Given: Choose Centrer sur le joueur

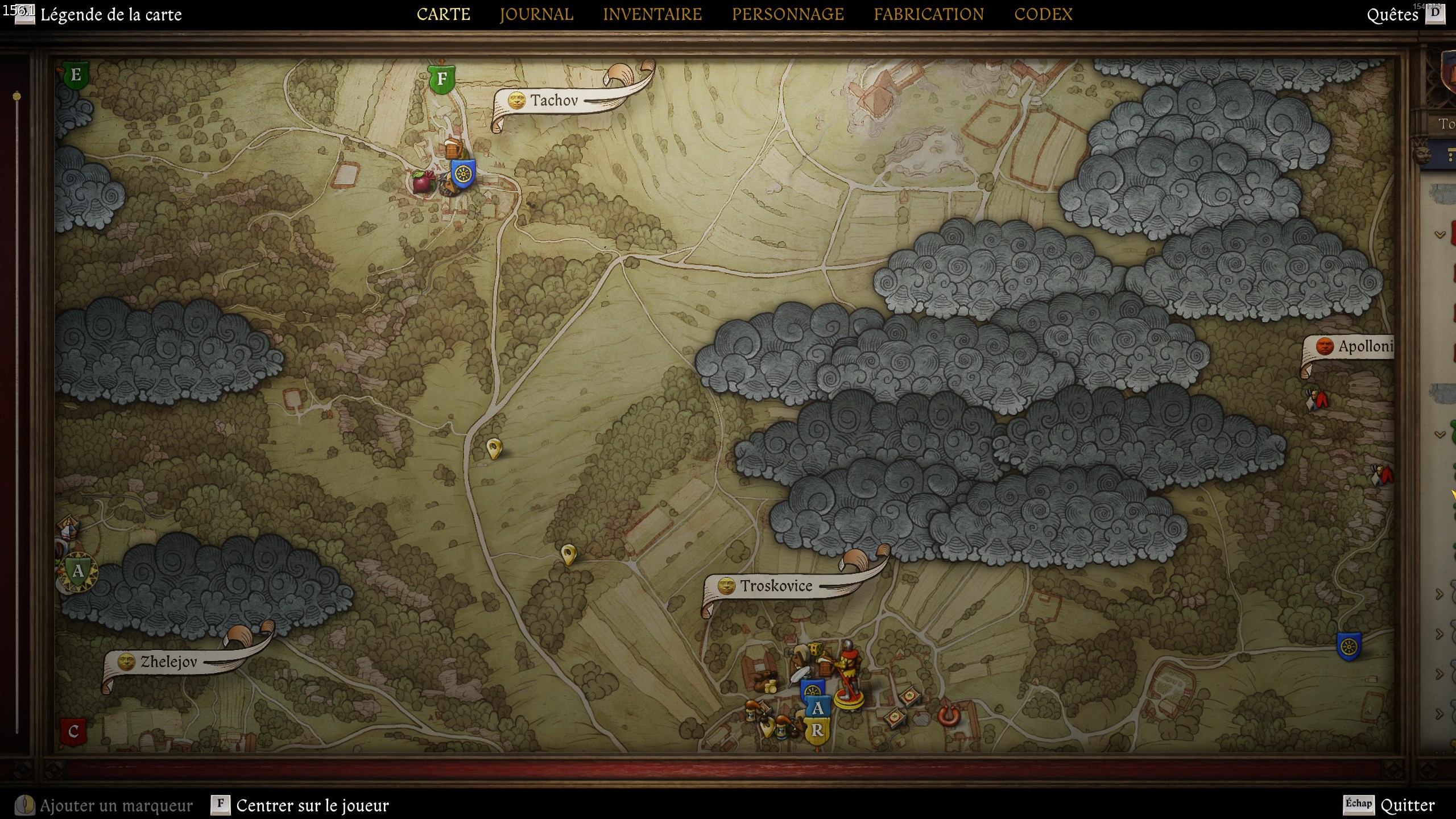Looking at the screenshot, I should pos(312,805).
